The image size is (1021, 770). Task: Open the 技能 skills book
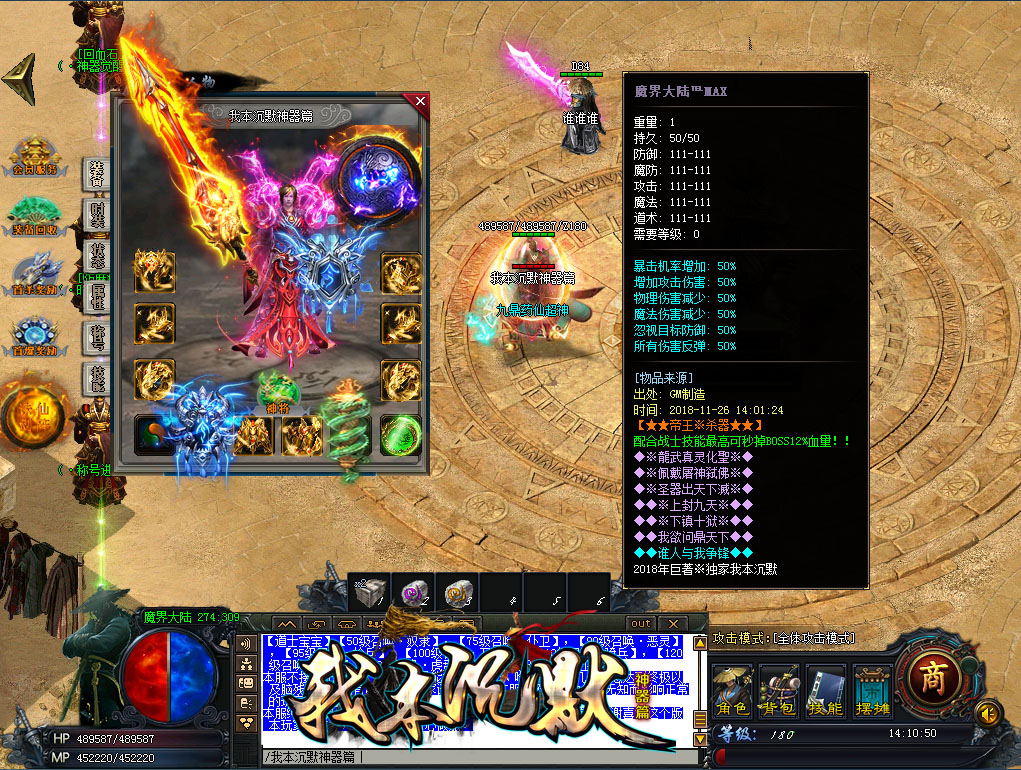[826, 688]
